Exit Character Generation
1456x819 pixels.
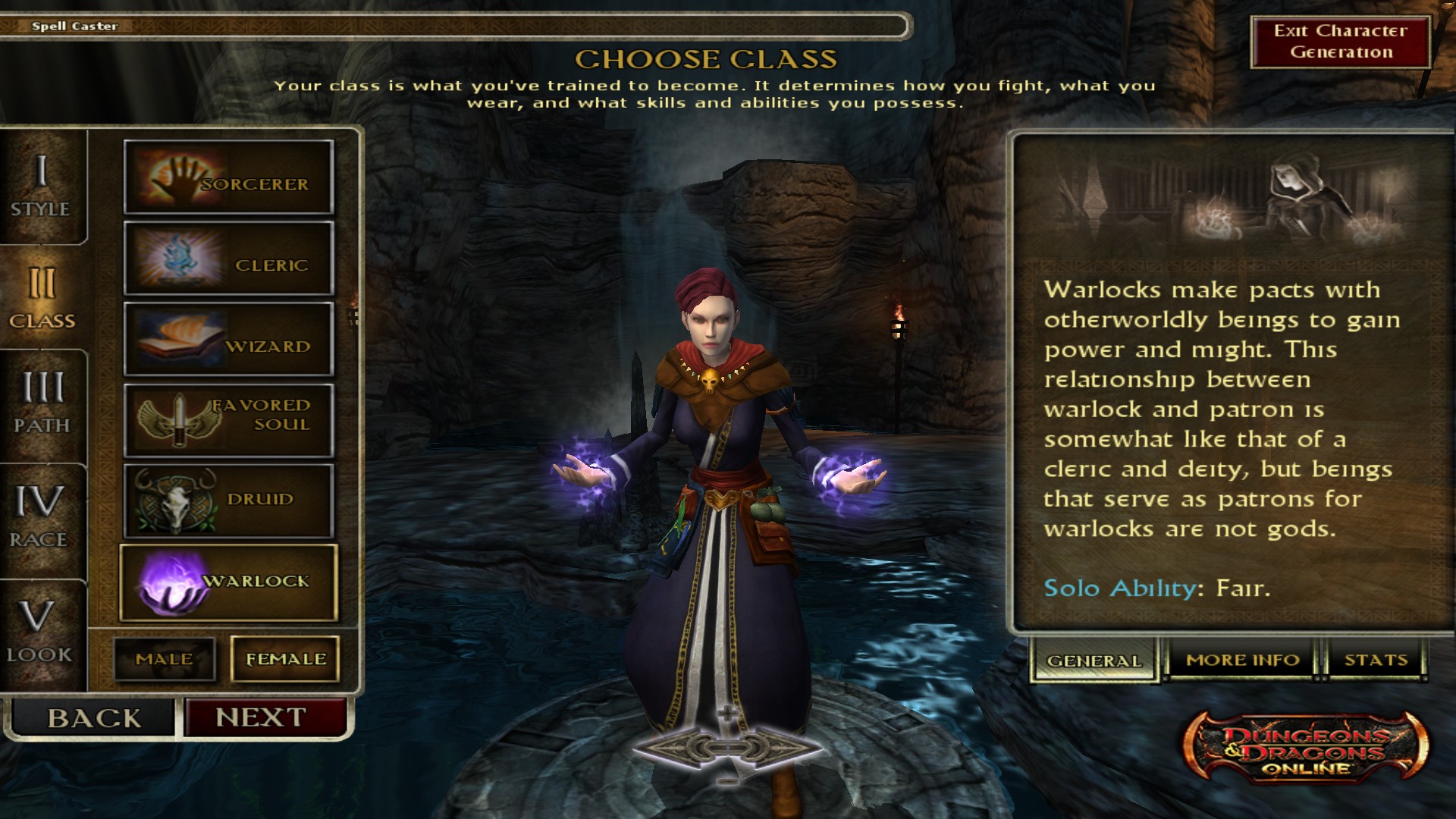1340,42
